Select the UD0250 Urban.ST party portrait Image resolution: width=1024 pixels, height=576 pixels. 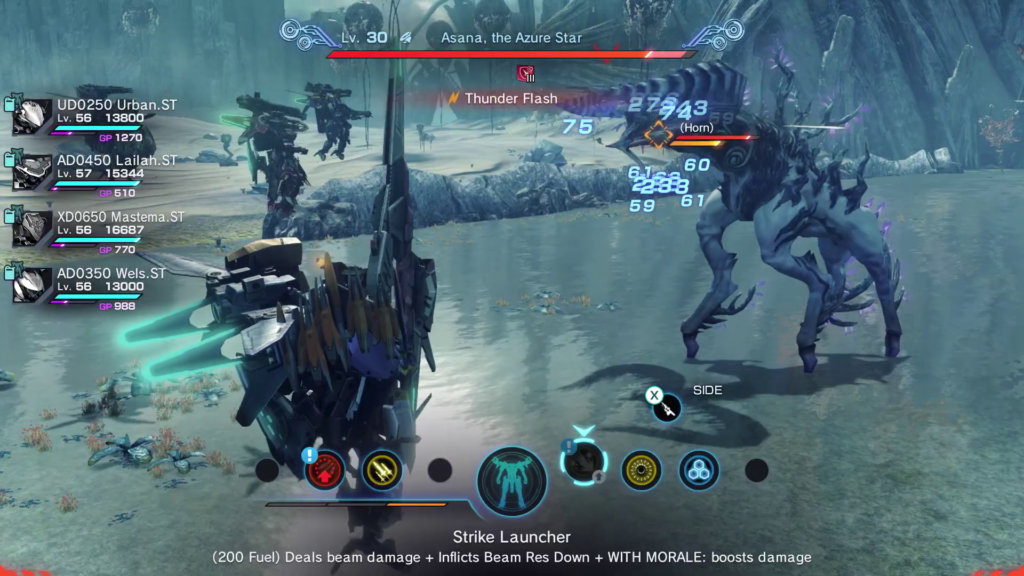(32, 117)
